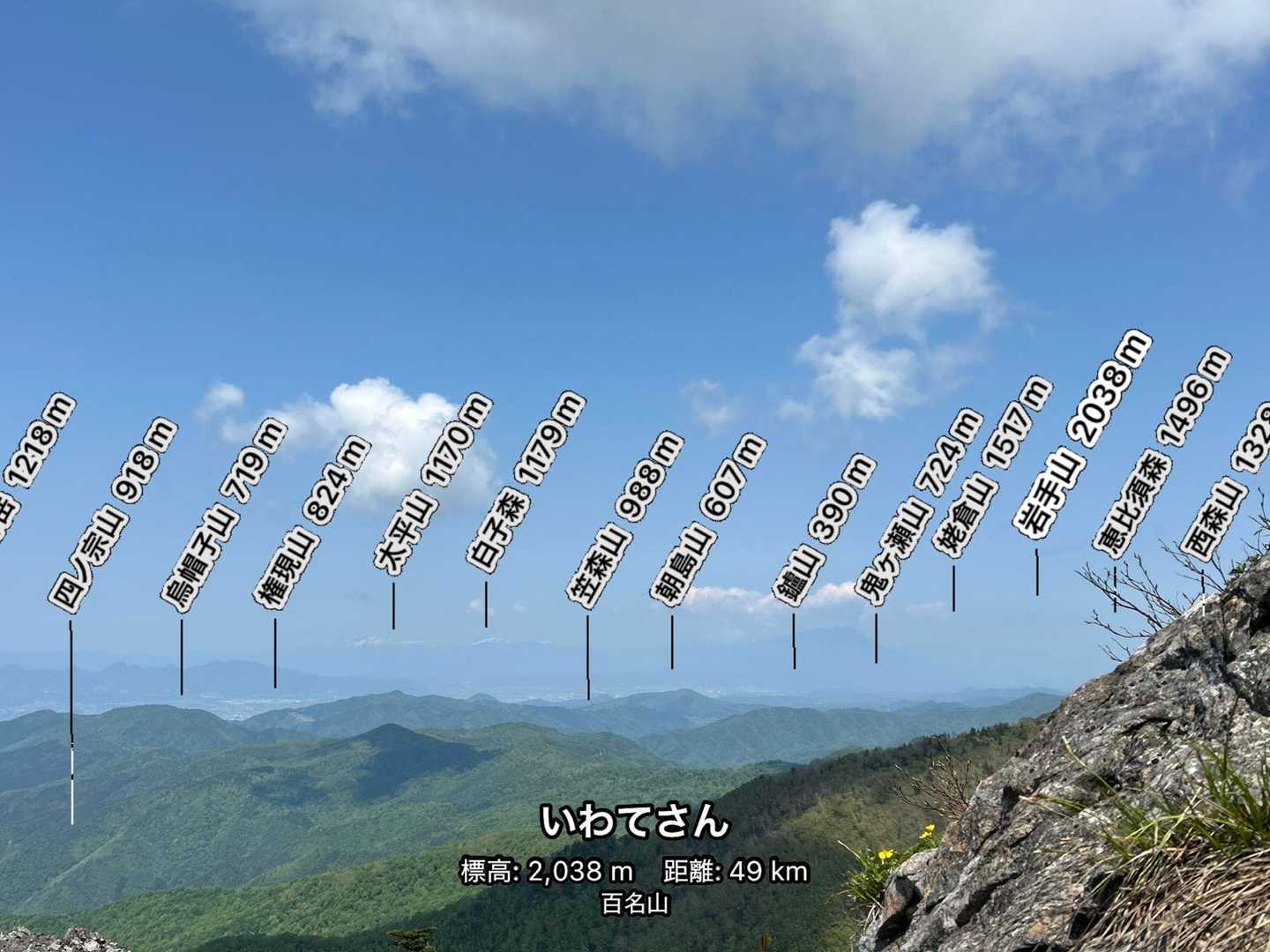Select the 岩手山 2038m peak label
Screen dimensions: 1270x952
1081,434
